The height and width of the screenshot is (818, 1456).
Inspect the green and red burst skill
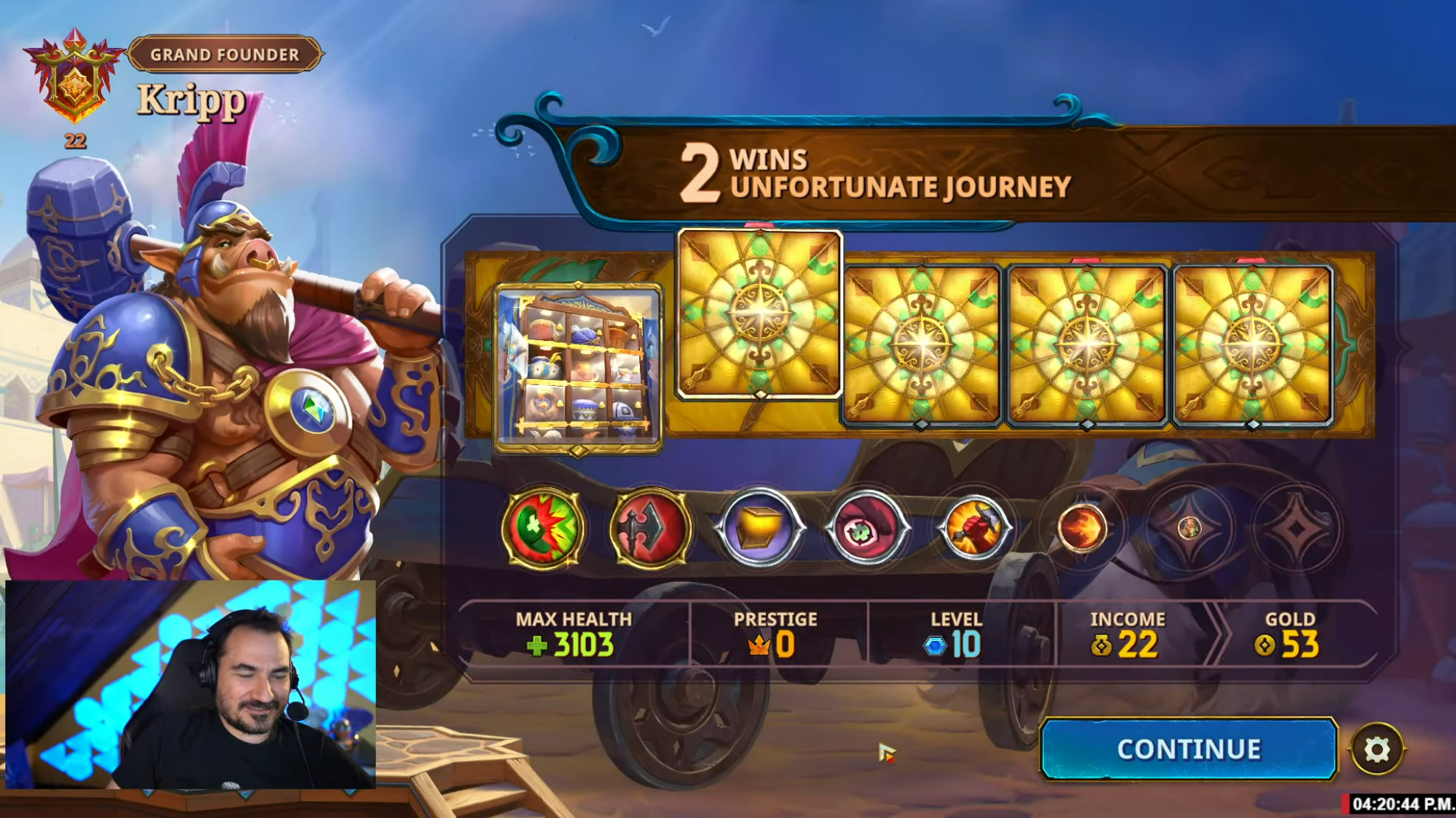[x=543, y=527]
